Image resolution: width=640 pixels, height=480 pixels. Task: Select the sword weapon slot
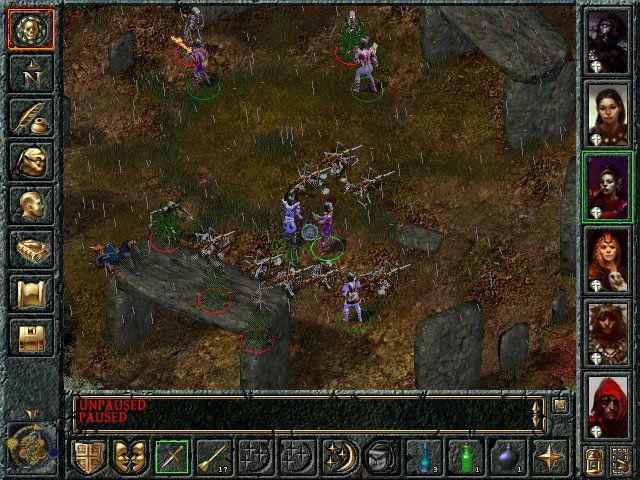[171, 457]
